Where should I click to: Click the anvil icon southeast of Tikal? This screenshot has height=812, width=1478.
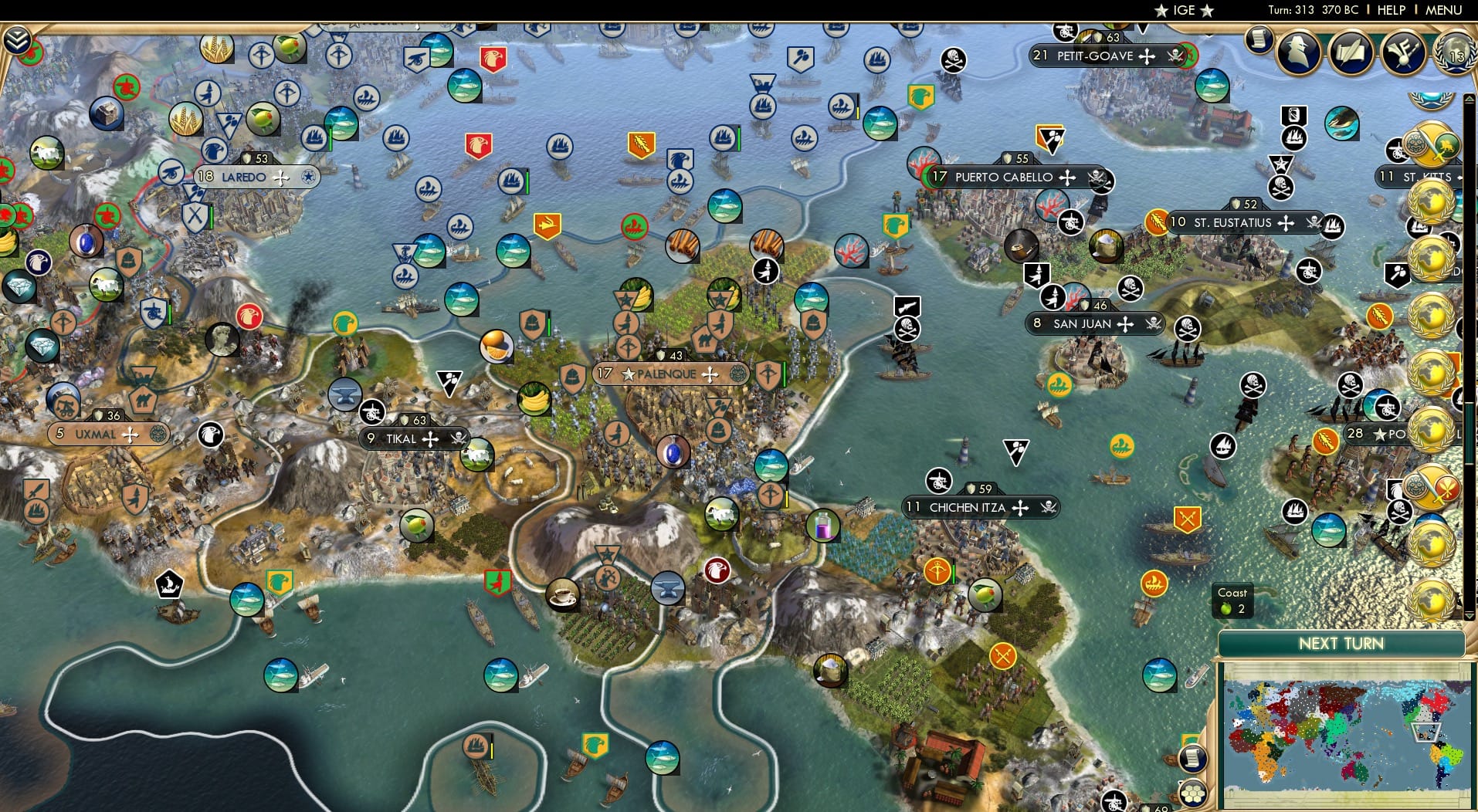[666, 589]
